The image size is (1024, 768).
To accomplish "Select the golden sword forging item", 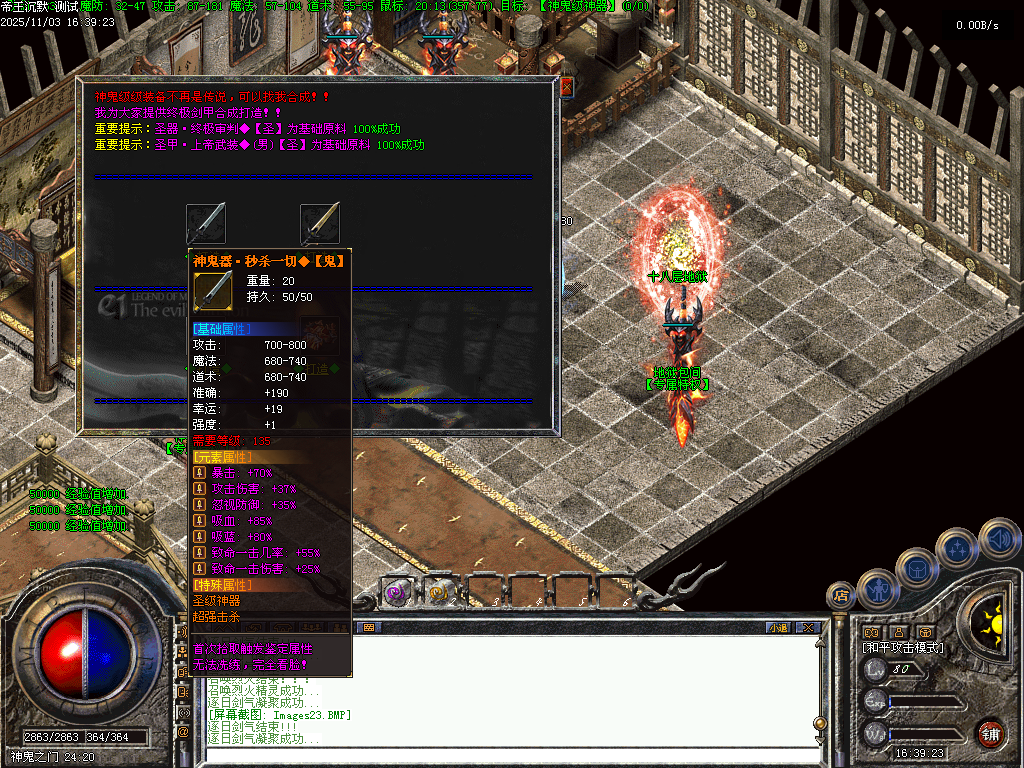I will point(320,222).
